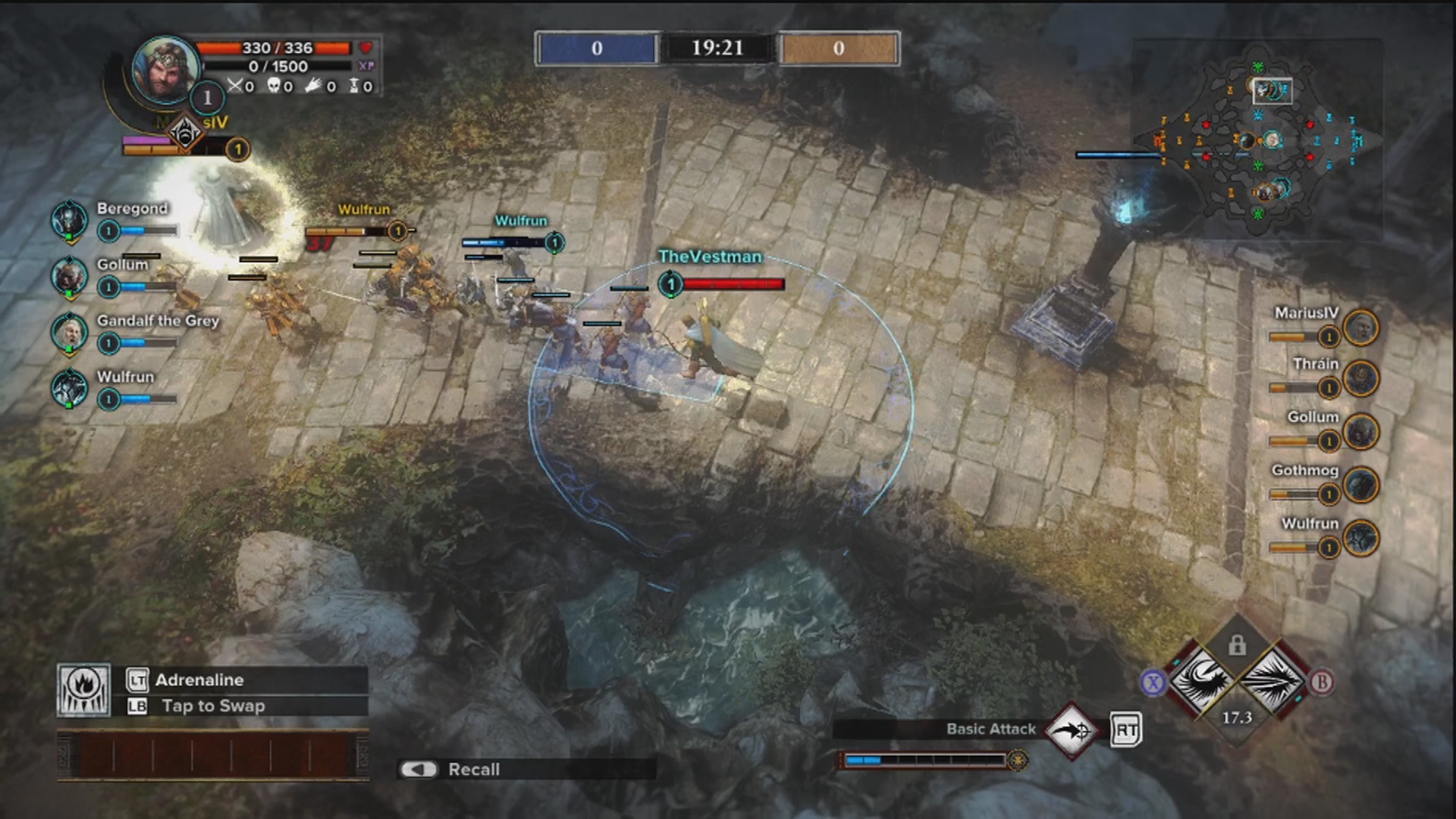Activate the Adrenaline flame command icon
Image resolution: width=1456 pixels, height=819 pixels.
[x=83, y=690]
